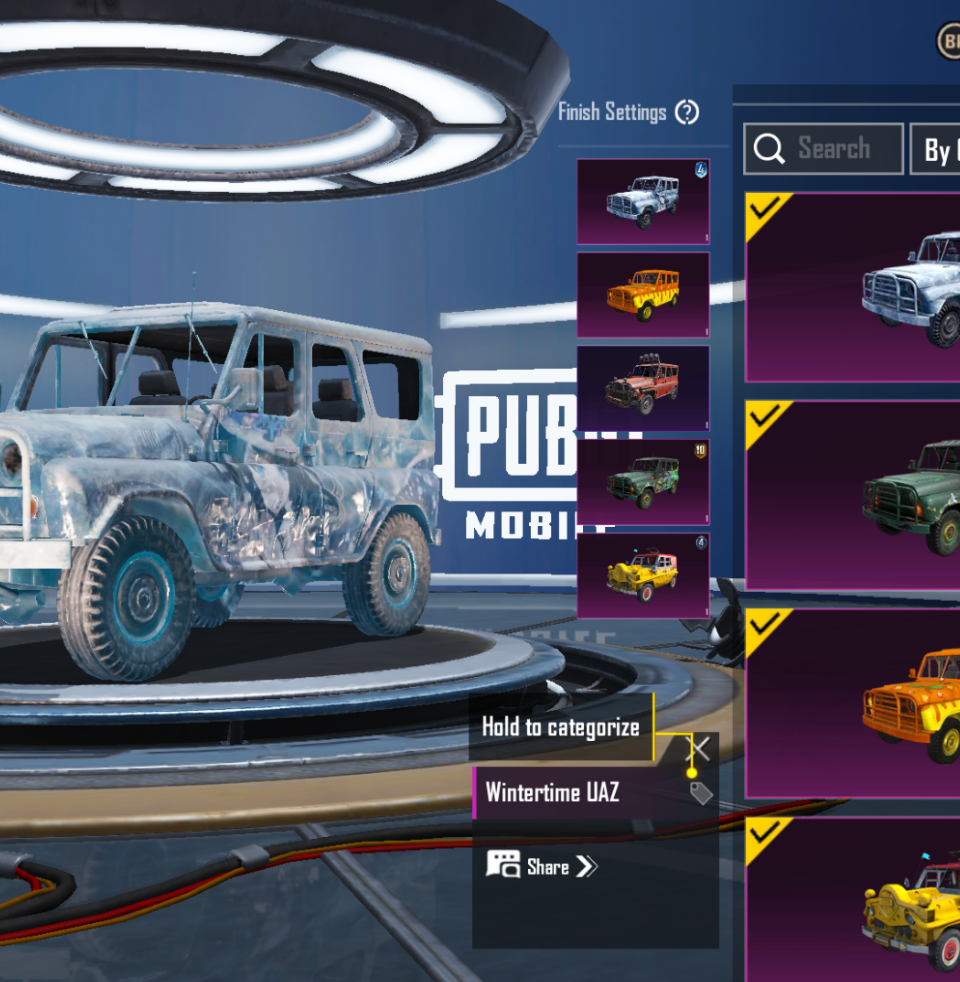The image size is (960, 982).
Task: Open the sort dropdown next to Search
Action: click(x=936, y=150)
